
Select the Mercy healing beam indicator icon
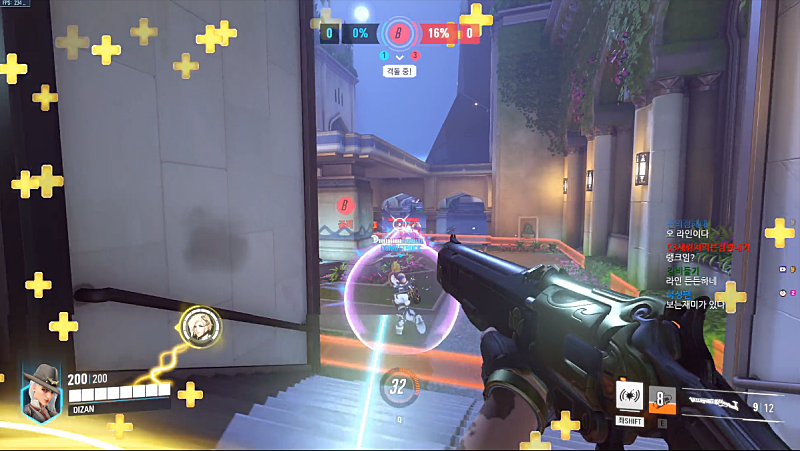point(196,324)
